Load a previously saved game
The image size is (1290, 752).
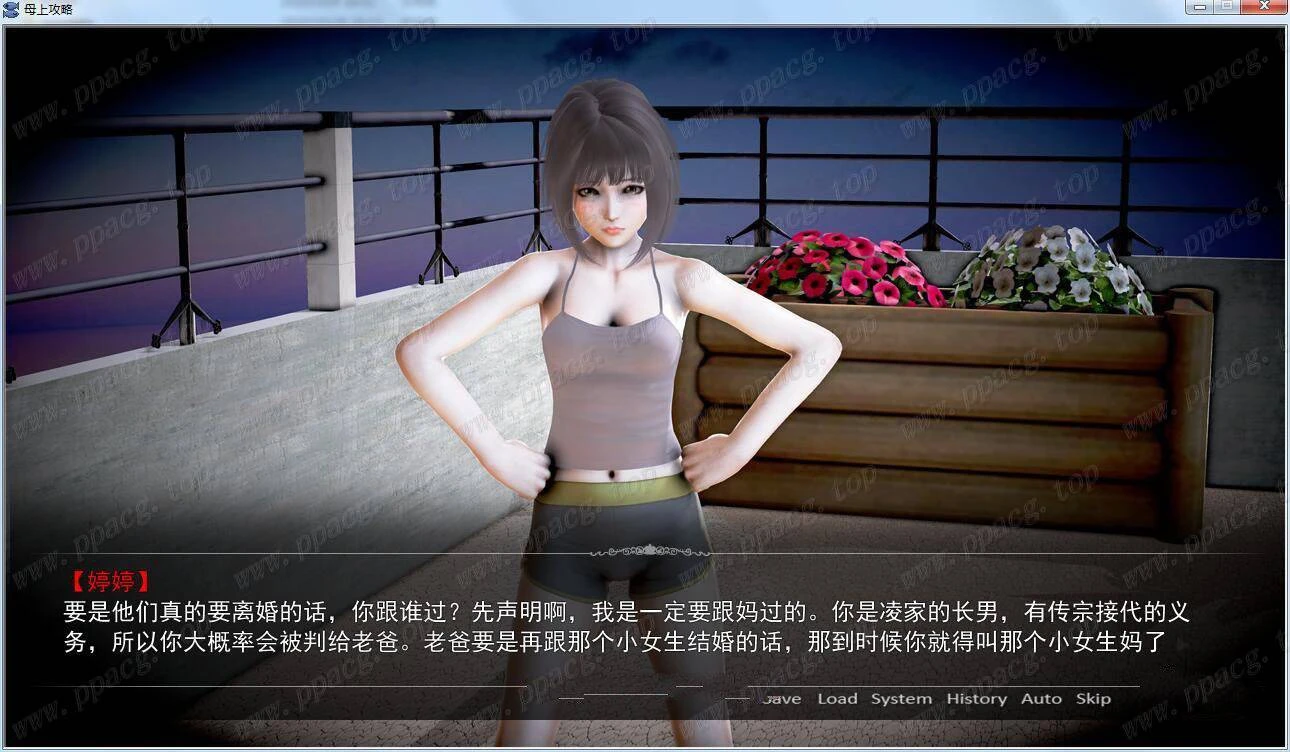pyautogui.click(x=838, y=698)
